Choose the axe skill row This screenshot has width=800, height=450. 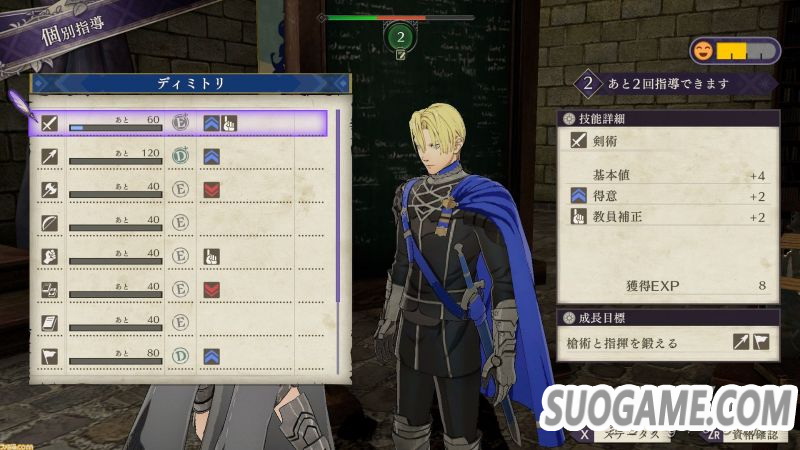(180, 189)
